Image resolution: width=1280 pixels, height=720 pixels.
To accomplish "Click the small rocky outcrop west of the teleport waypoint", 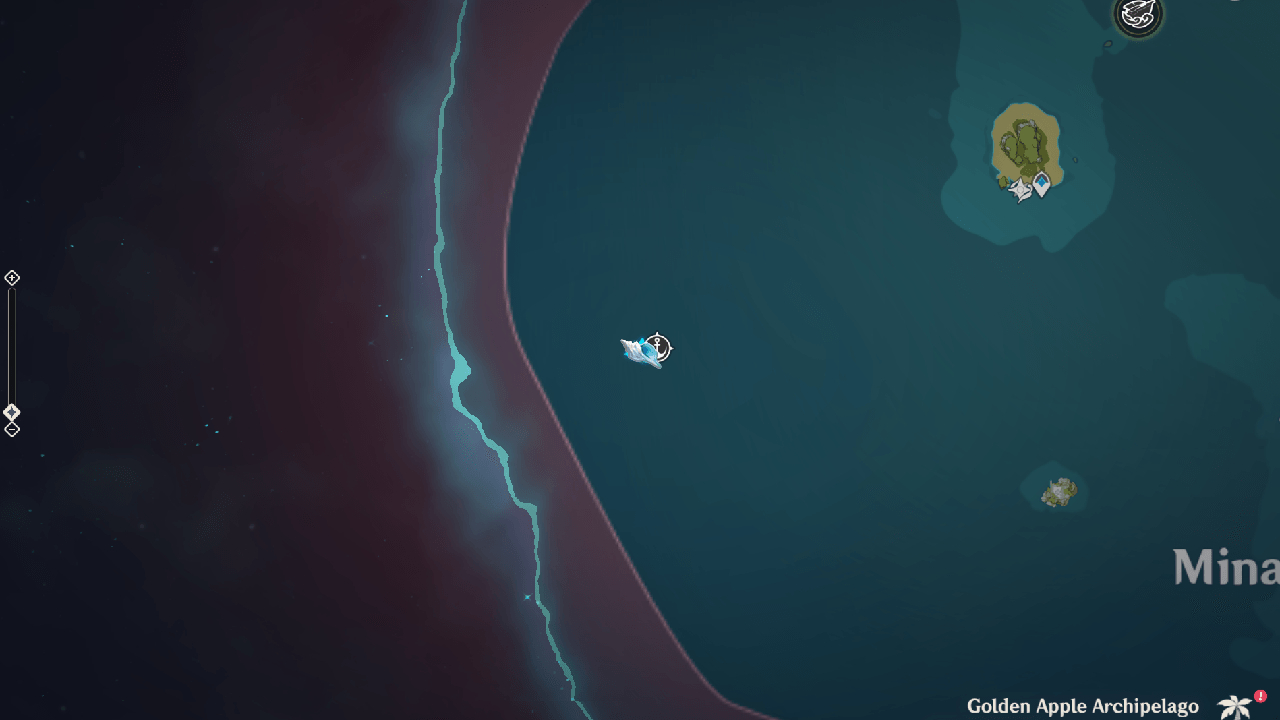I will coord(1003,181).
